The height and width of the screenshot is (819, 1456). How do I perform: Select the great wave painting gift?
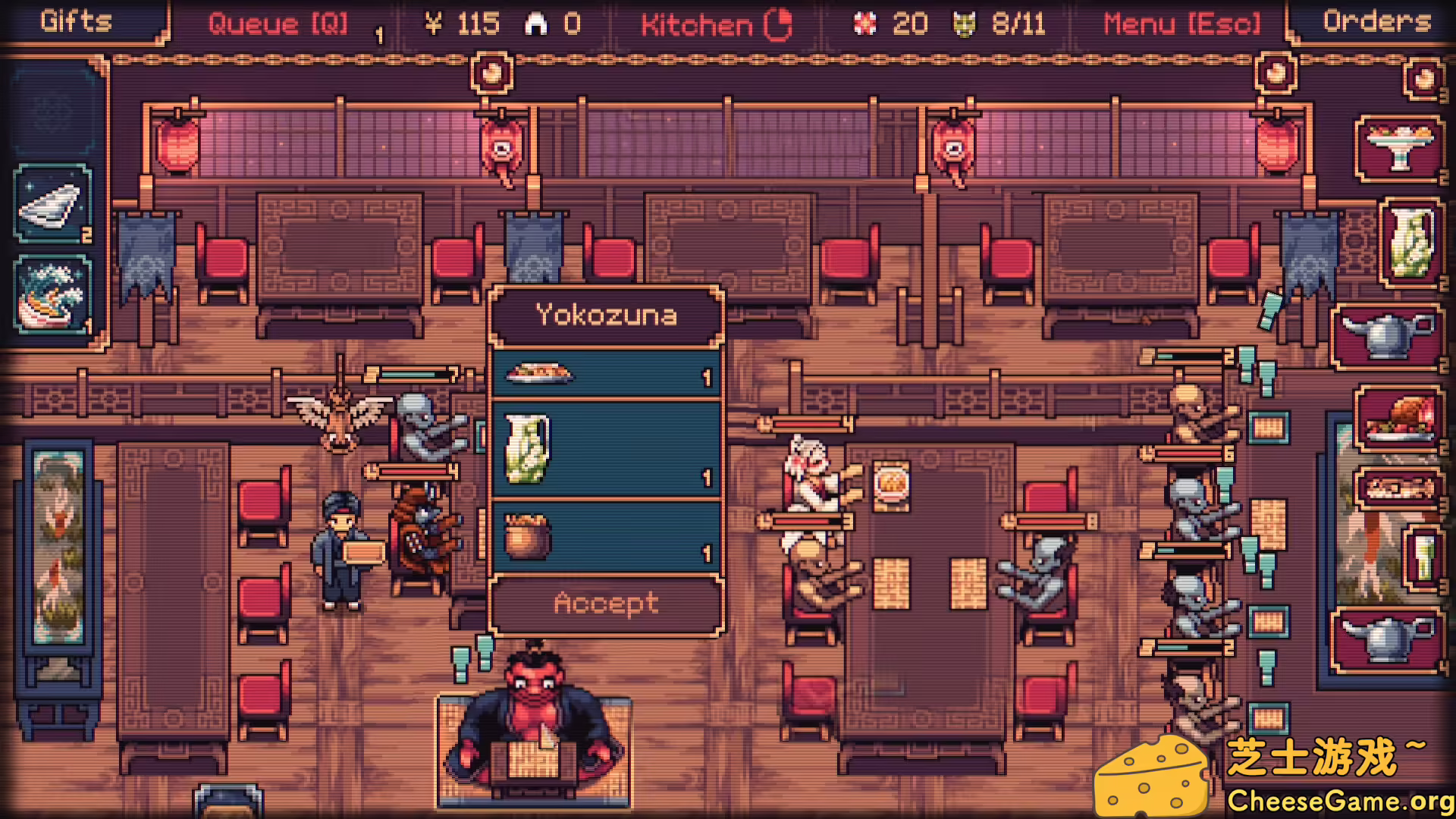pos(52,296)
